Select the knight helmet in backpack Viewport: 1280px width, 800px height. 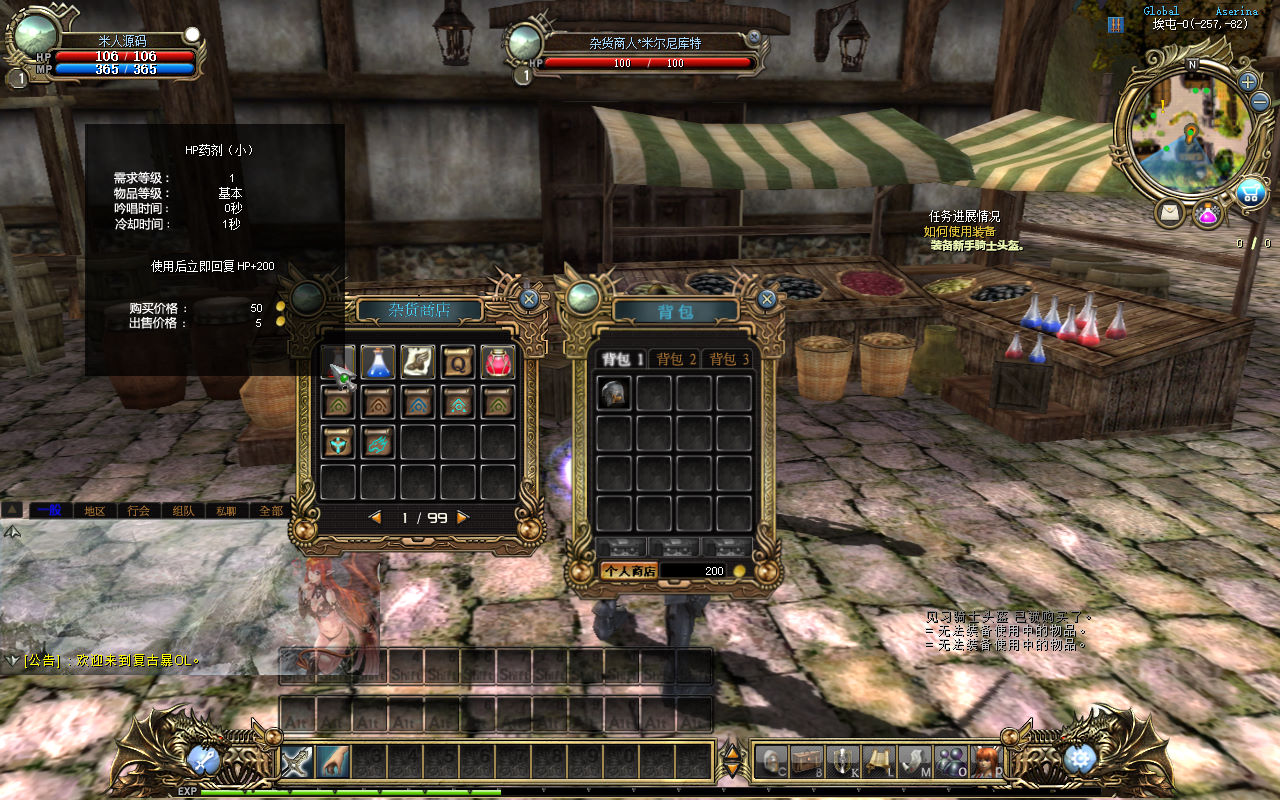click(614, 393)
